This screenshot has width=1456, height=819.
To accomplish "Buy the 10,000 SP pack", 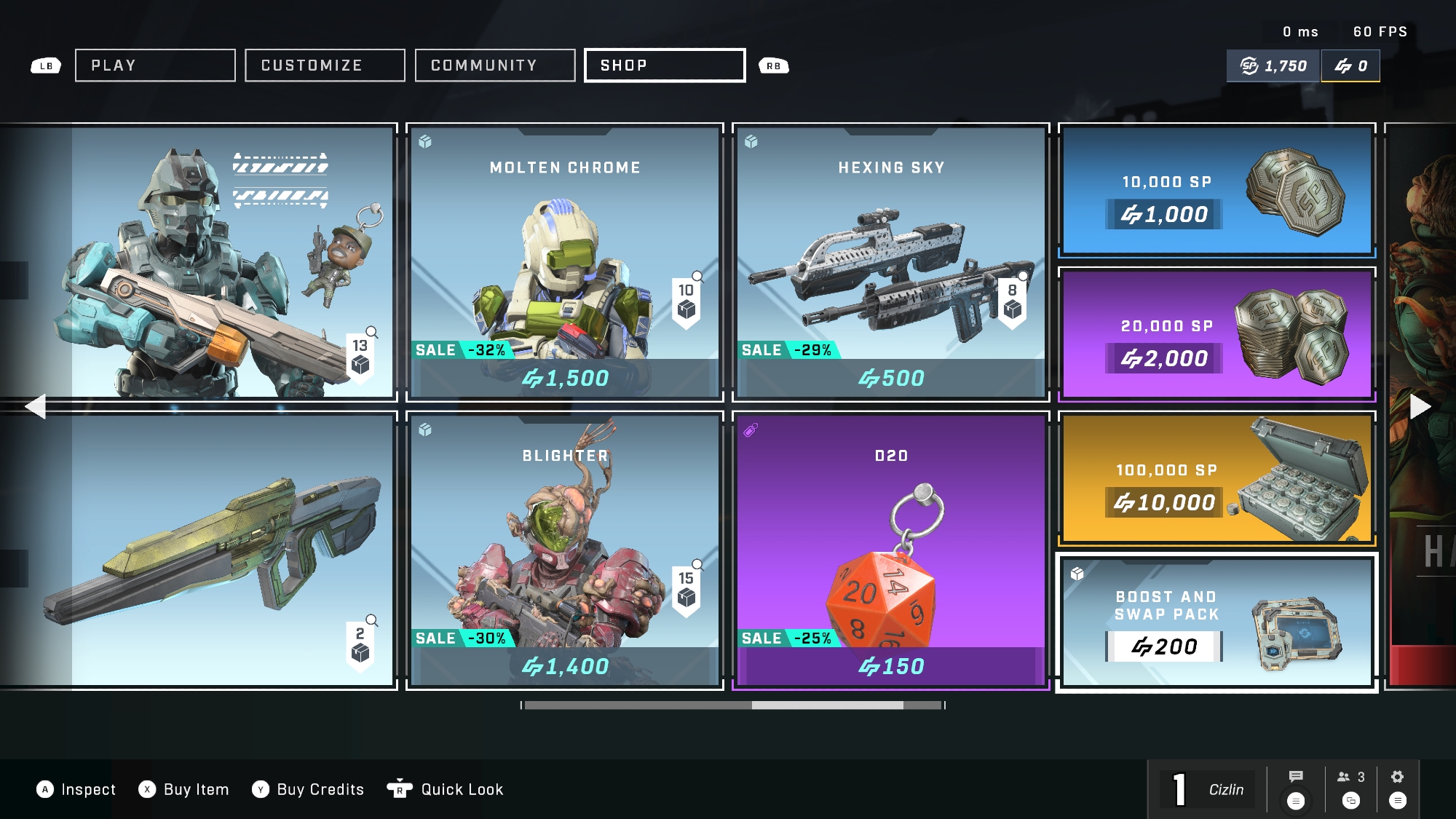I will (x=1216, y=191).
